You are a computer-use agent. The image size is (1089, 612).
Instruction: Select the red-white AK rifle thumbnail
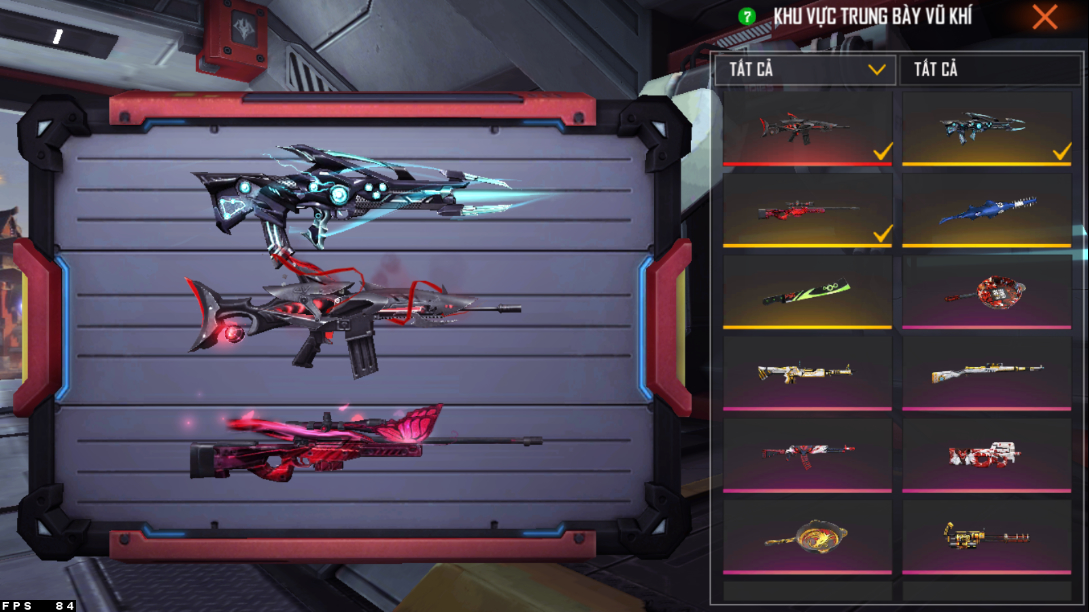pyautogui.click(x=806, y=455)
